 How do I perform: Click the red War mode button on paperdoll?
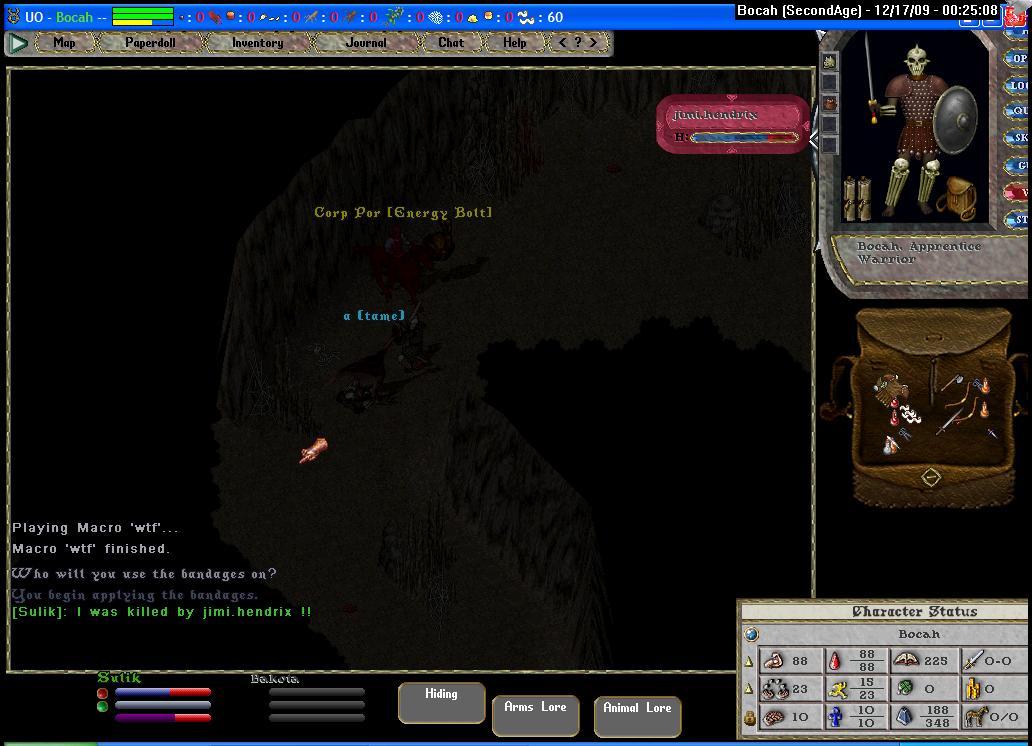tap(1018, 192)
